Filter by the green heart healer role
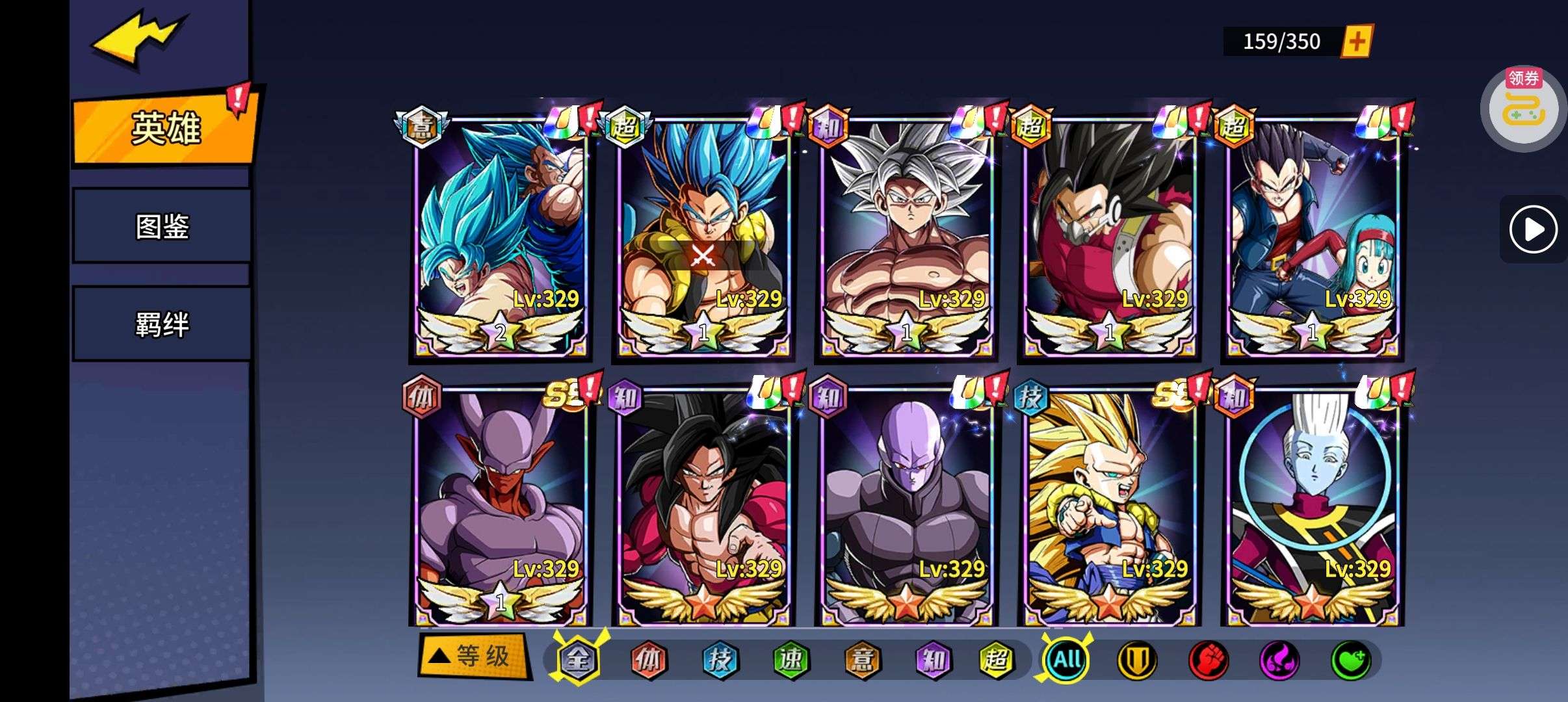 (x=1351, y=660)
